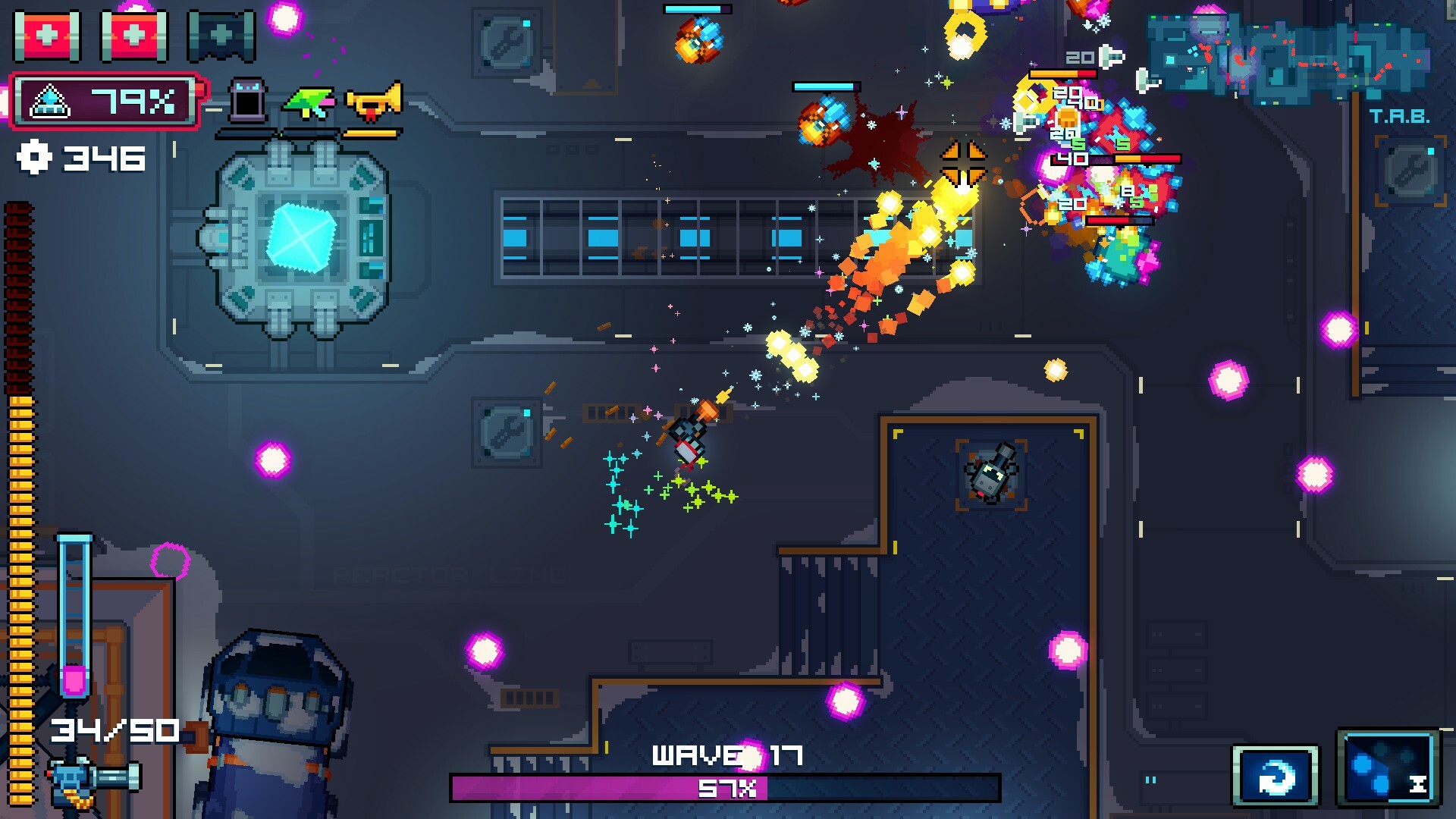Expand the WAVE 17 banner text
Viewport: 1456px width, 819px height.
coord(726,754)
